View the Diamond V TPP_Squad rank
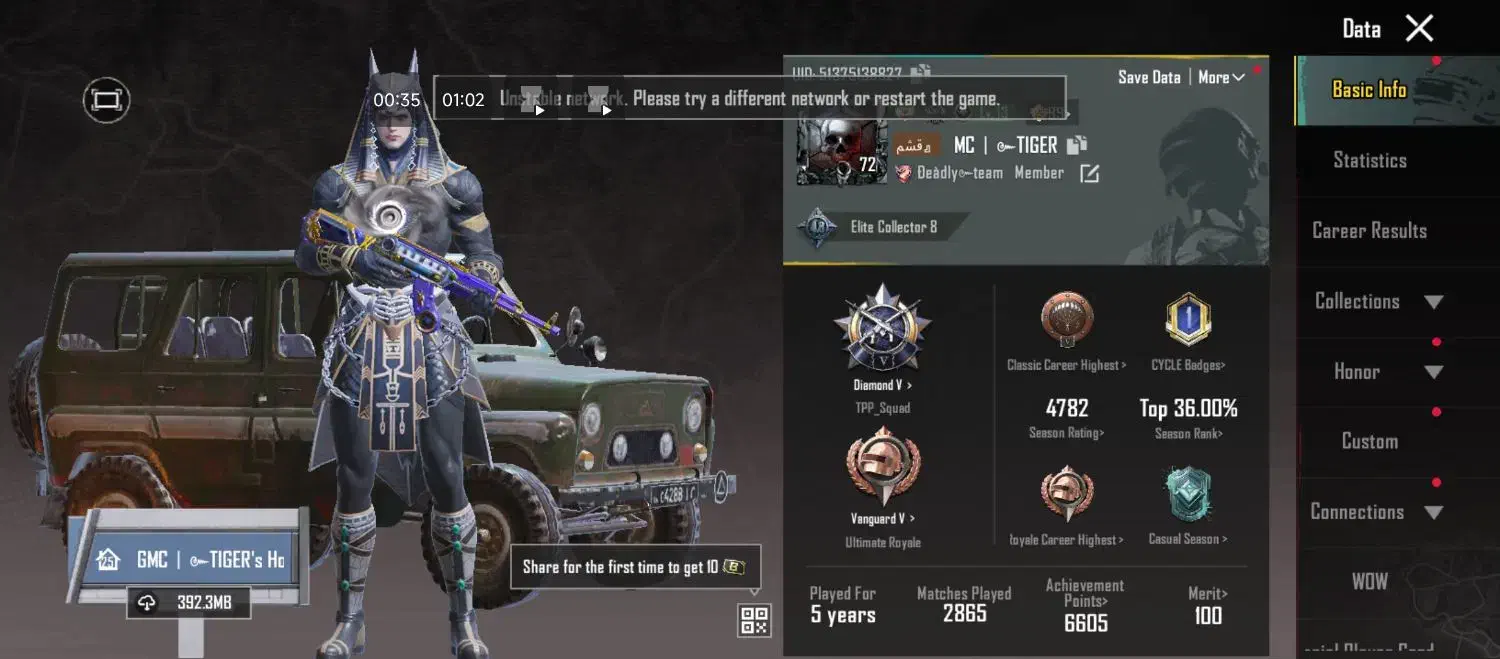Viewport: 1500px width, 659px height. tap(882, 335)
